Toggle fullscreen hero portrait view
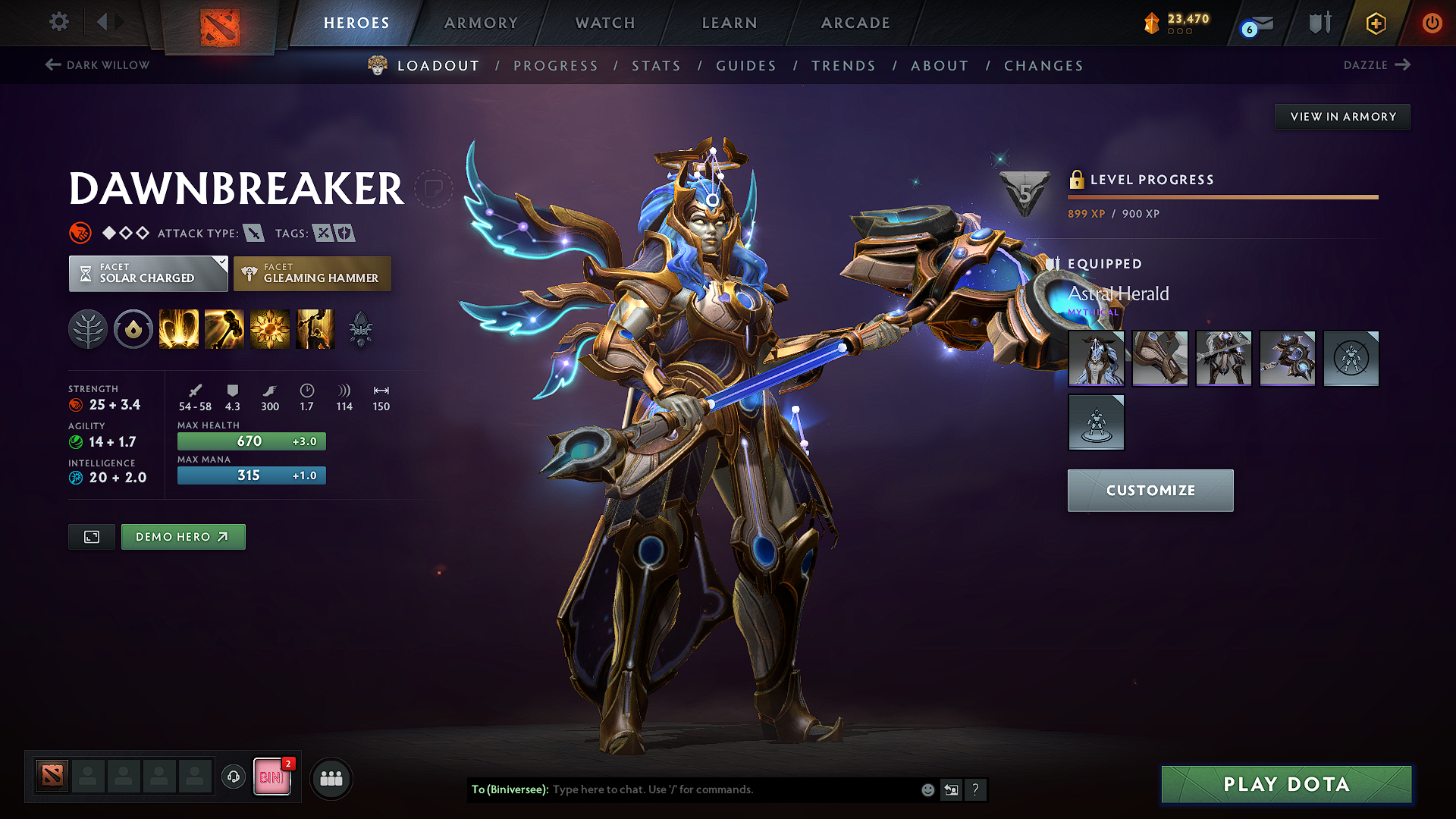The width and height of the screenshot is (1456, 819). (x=91, y=536)
